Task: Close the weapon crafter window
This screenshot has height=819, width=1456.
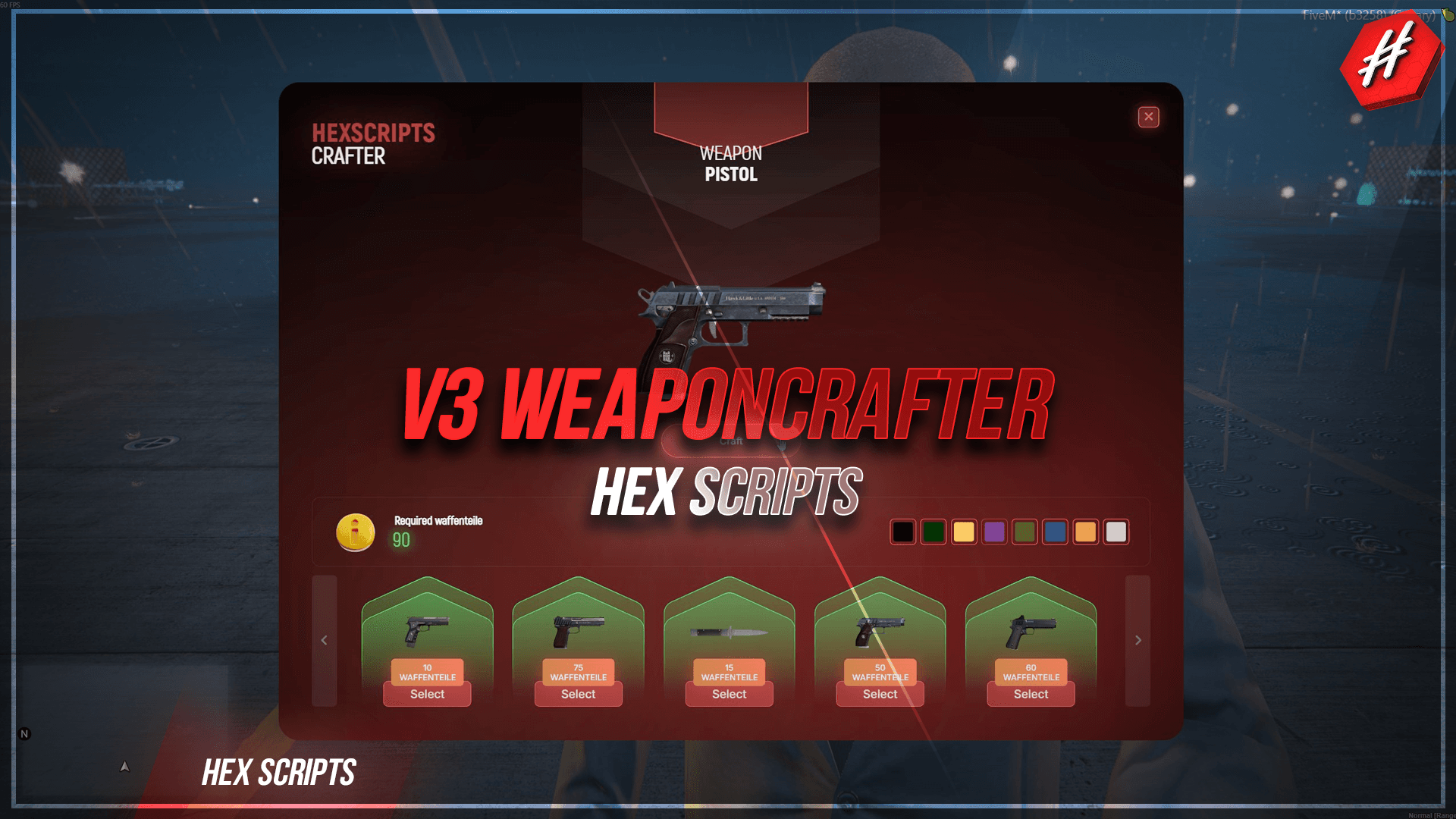Action: pos(1149,117)
